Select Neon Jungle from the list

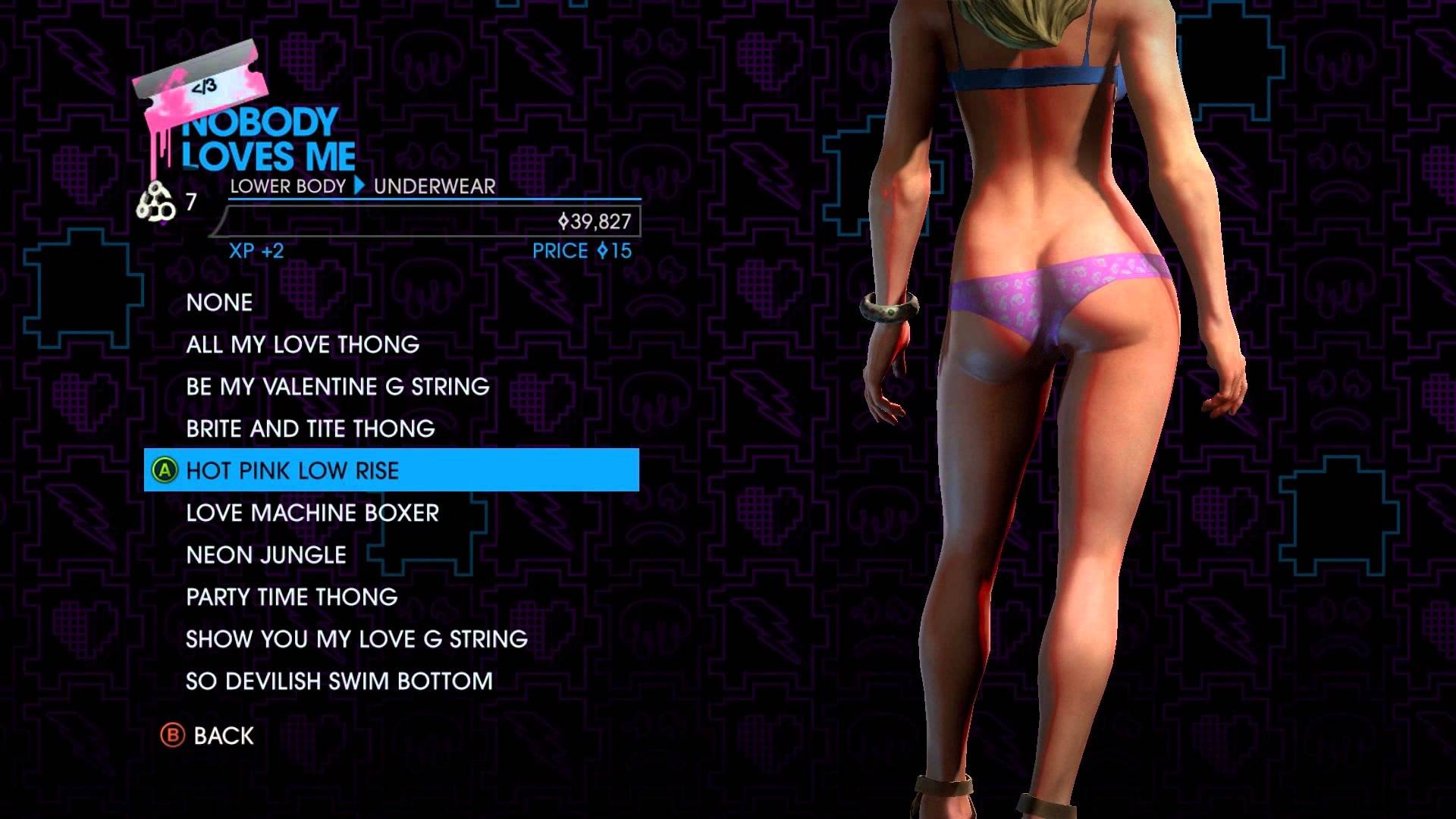[x=266, y=555]
